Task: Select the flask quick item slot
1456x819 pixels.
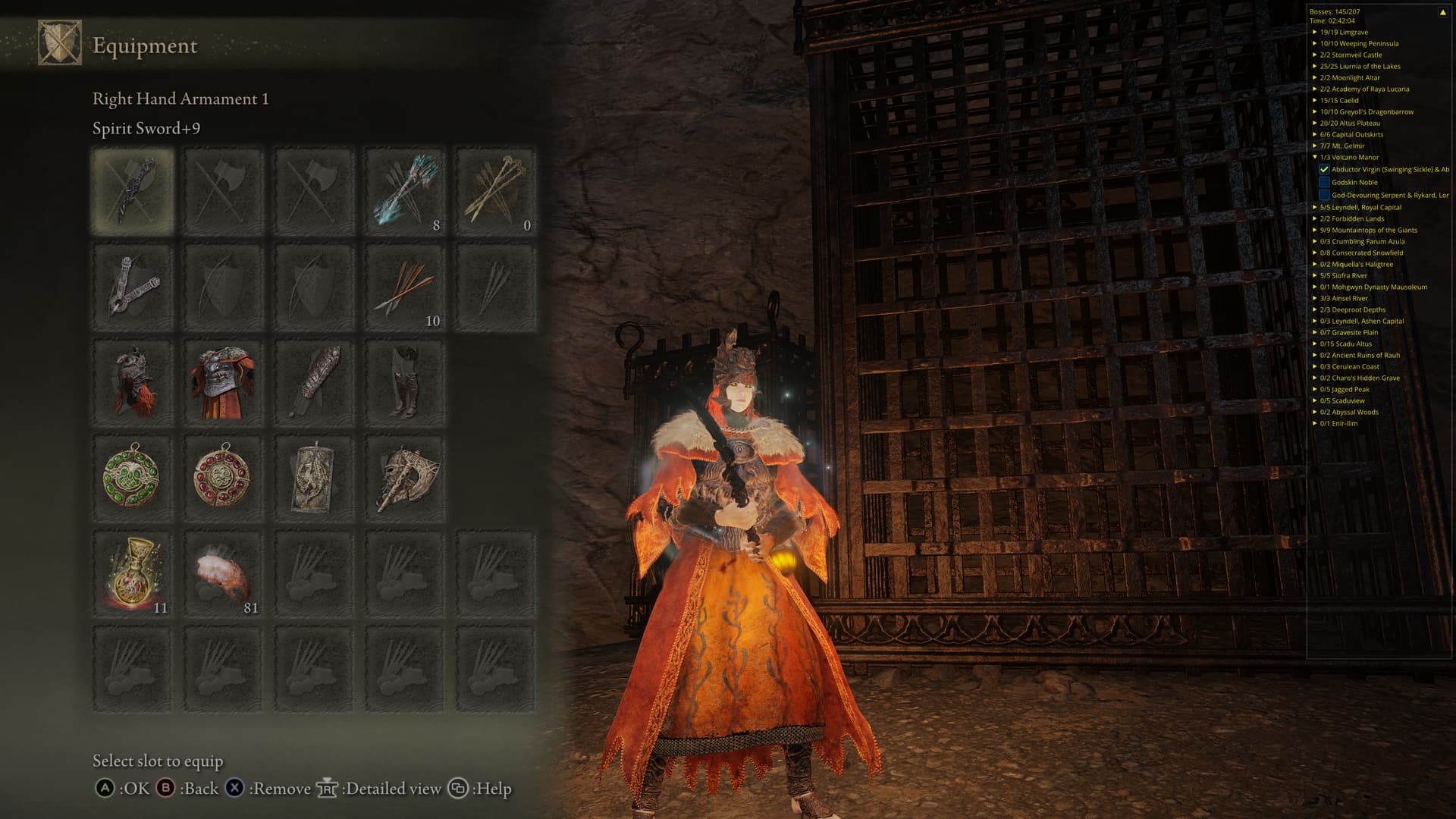Action: [133, 574]
